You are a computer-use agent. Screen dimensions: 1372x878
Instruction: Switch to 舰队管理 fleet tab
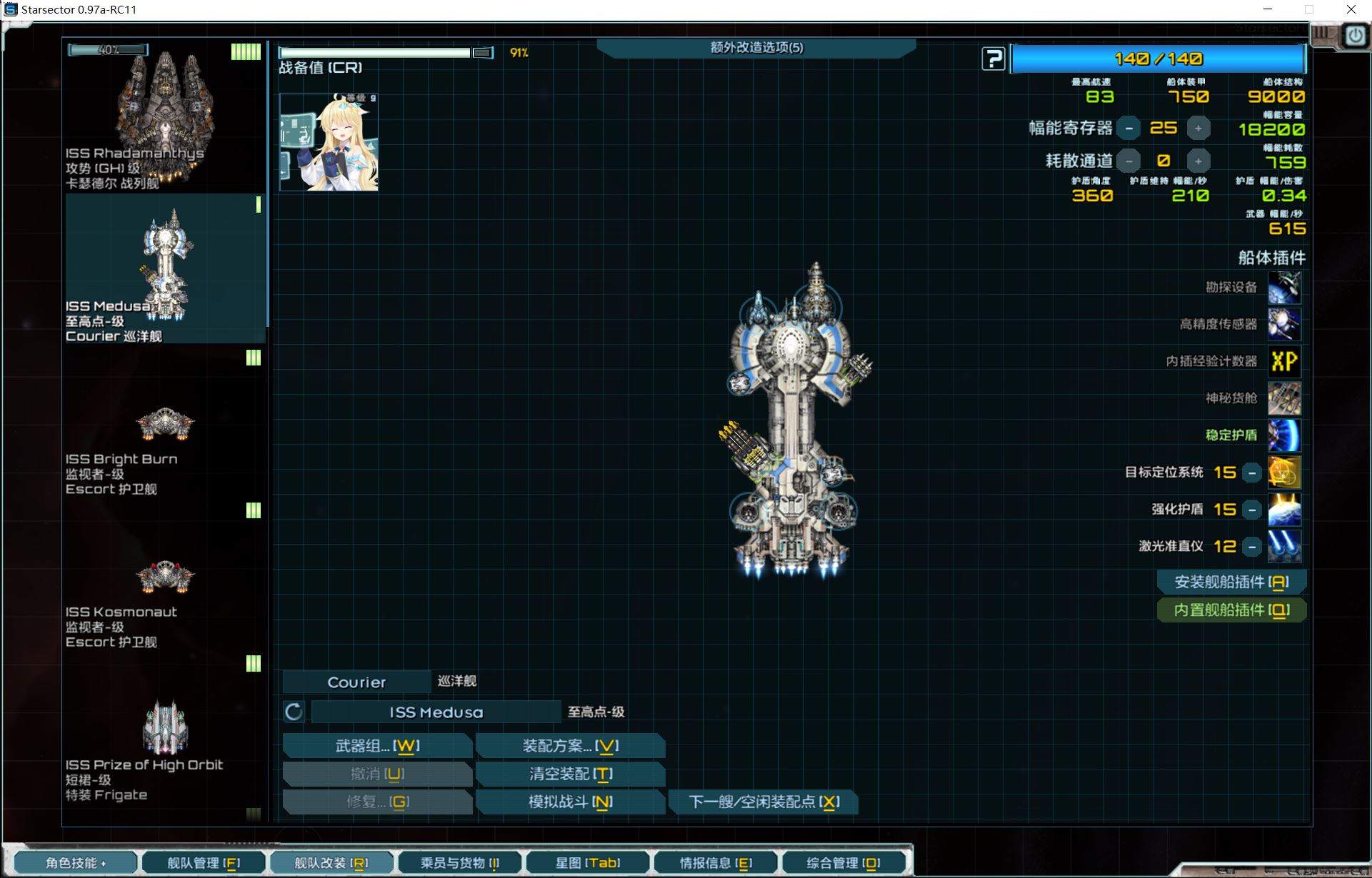pyautogui.click(x=204, y=863)
